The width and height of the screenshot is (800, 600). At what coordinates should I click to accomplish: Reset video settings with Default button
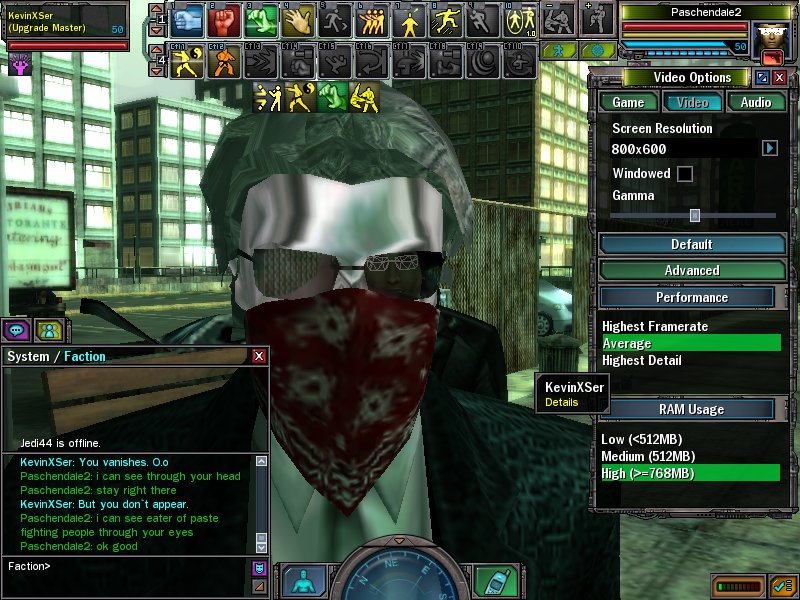tap(691, 244)
